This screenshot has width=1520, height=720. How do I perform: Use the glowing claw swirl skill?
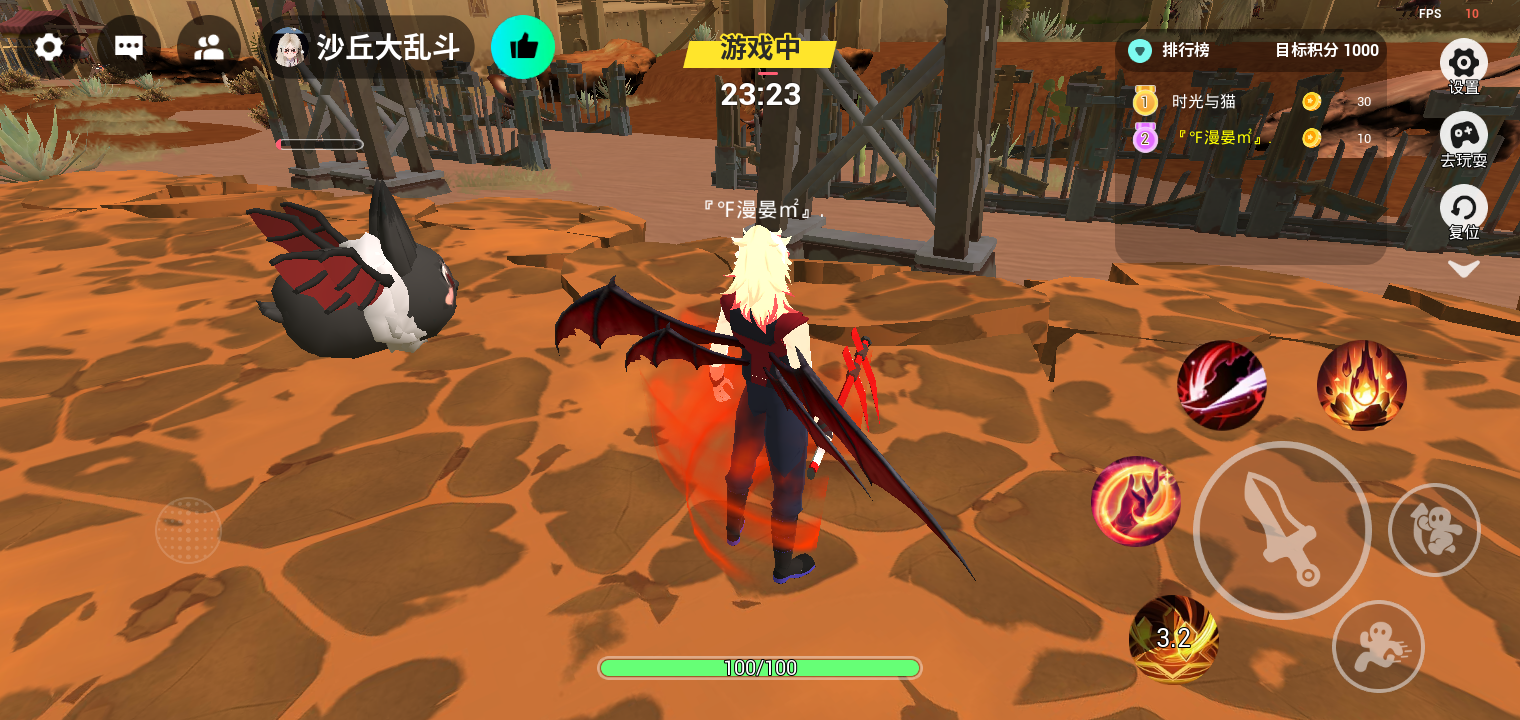(1136, 501)
